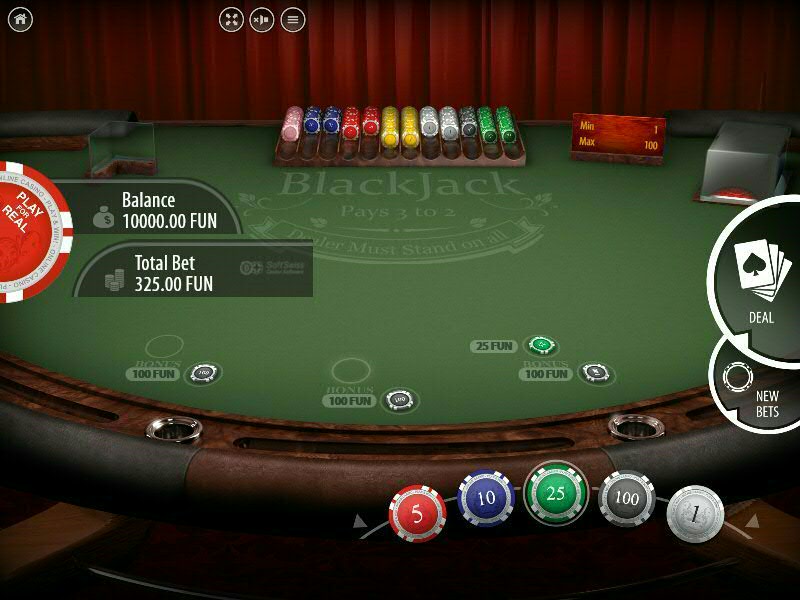Select the red 5 chip

pyautogui.click(x=417, y=512)
